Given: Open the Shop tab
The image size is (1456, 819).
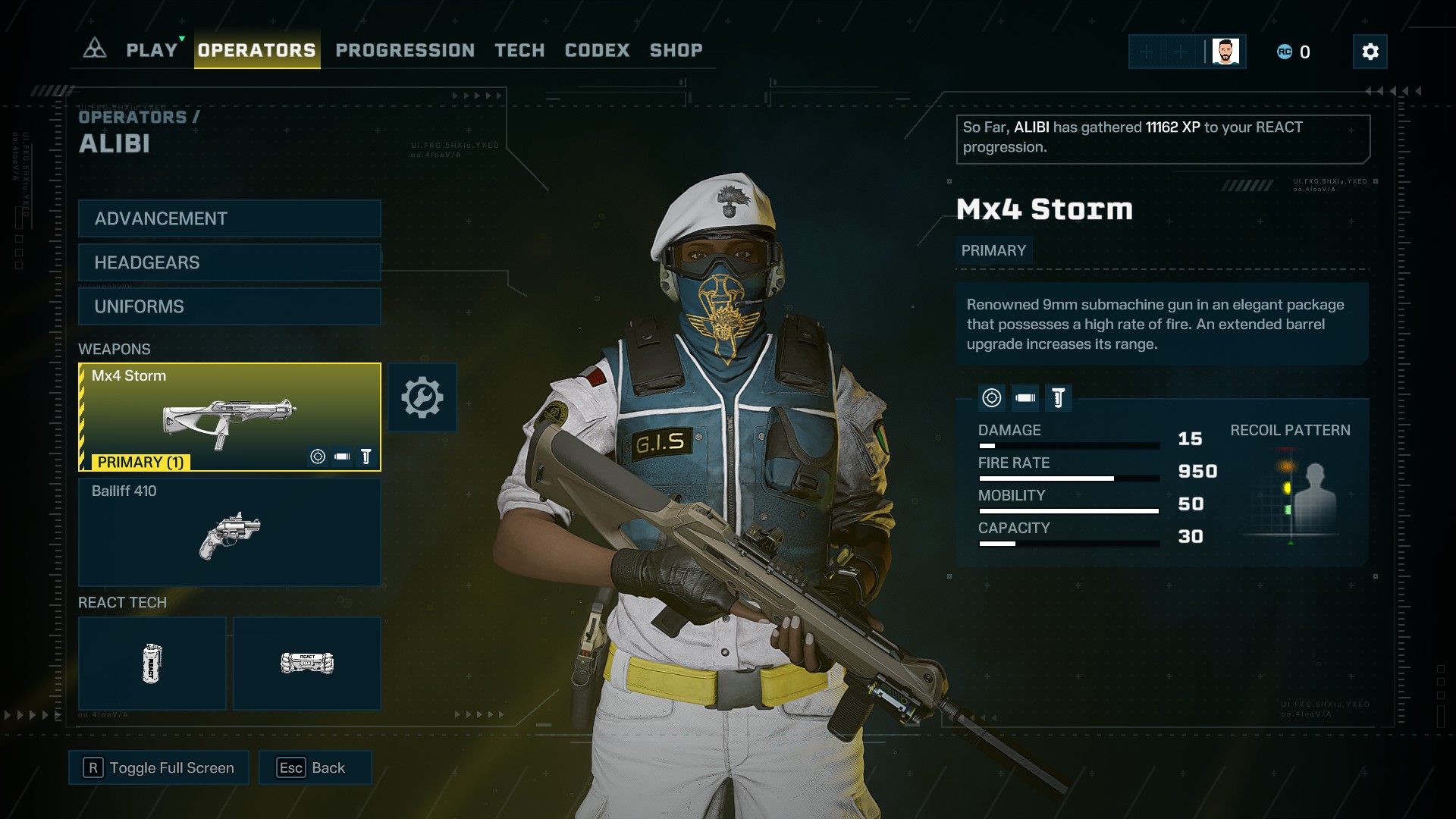Looking at the screenshot, I should coord(676,50).
